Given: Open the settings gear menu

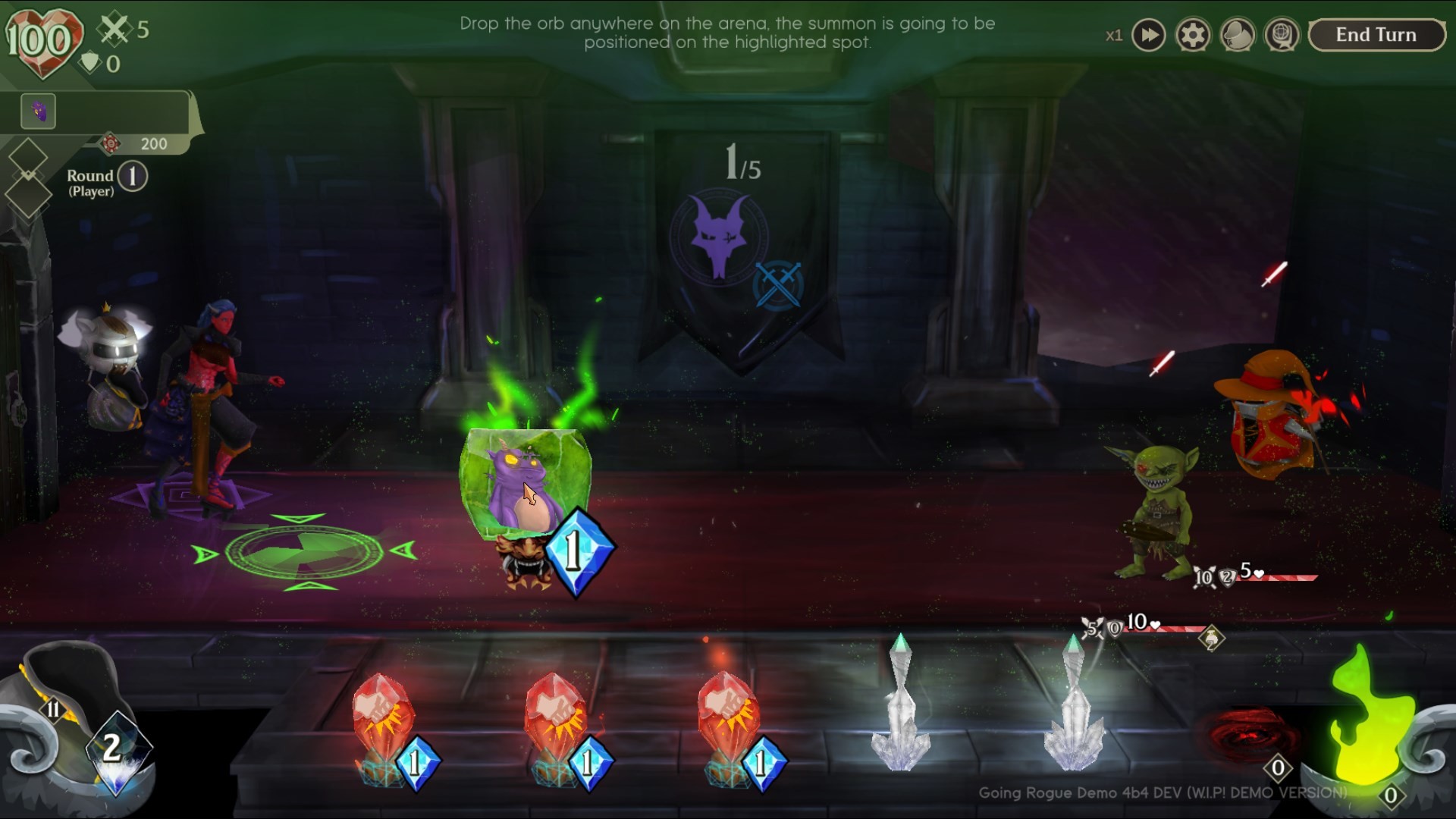Looking at the screenshot, I should point(1193,35).
